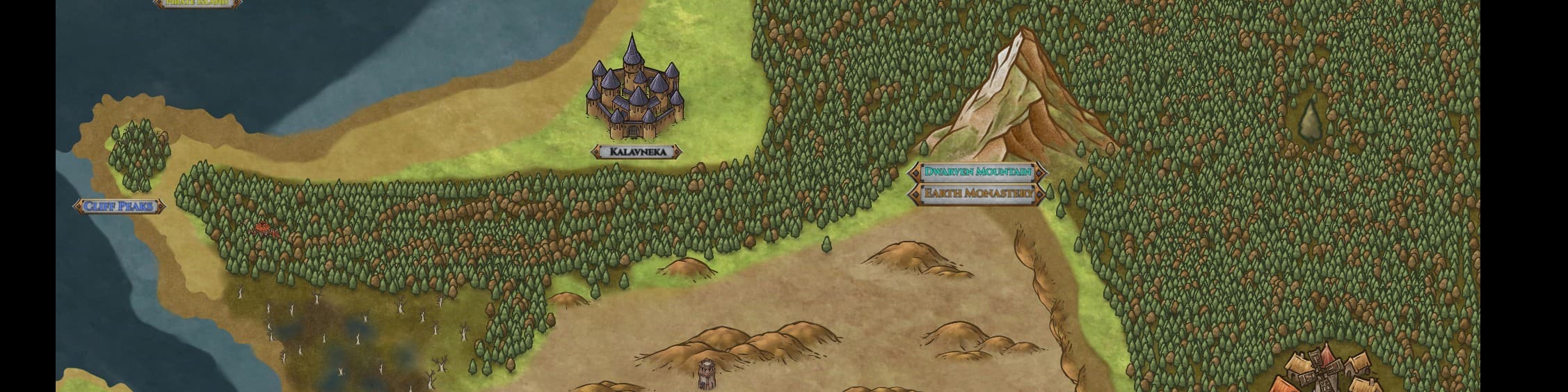Select the Kalavneka map label

point(637,151)
